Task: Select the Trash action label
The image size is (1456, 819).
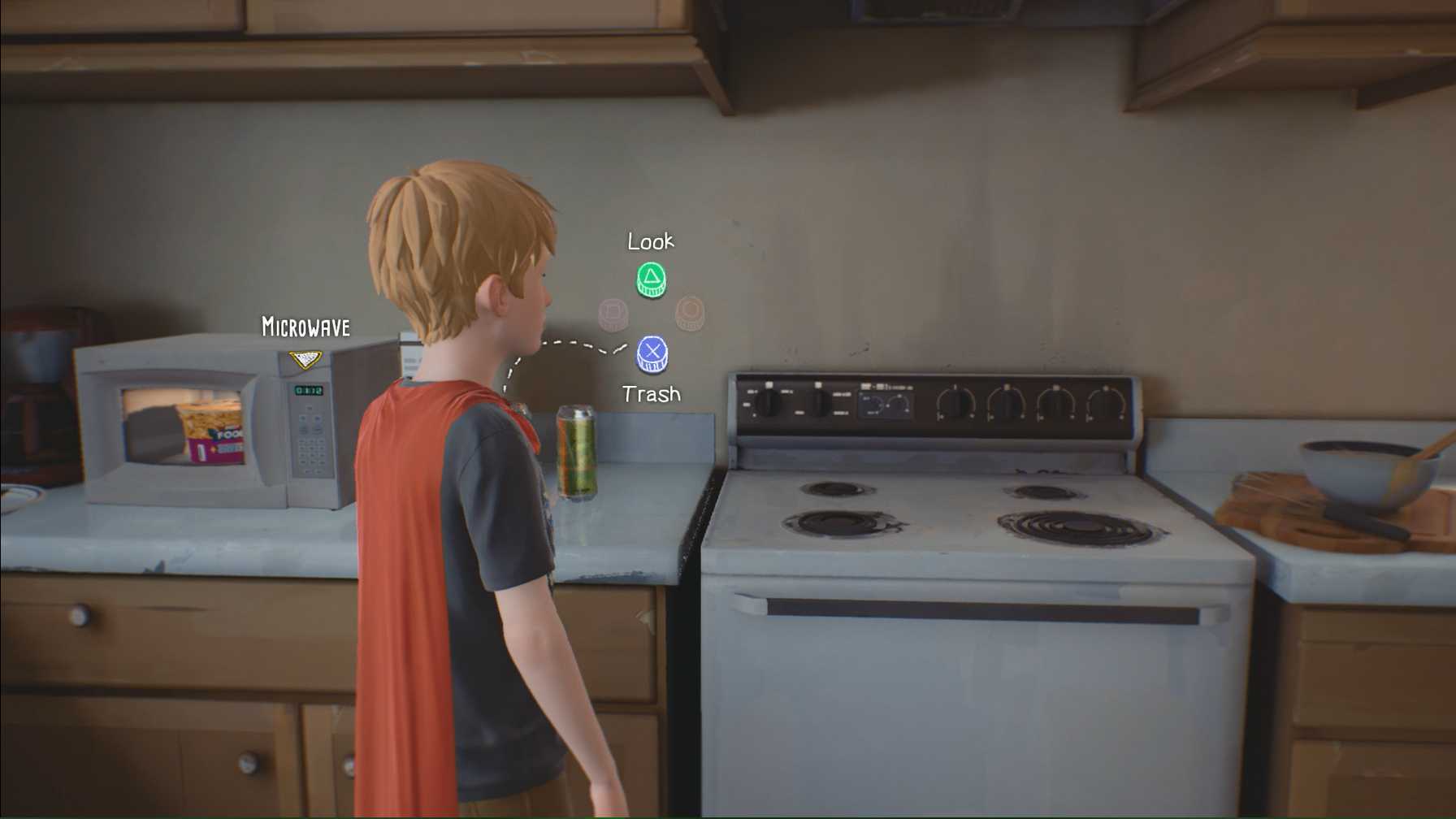Action: [650, 393]
